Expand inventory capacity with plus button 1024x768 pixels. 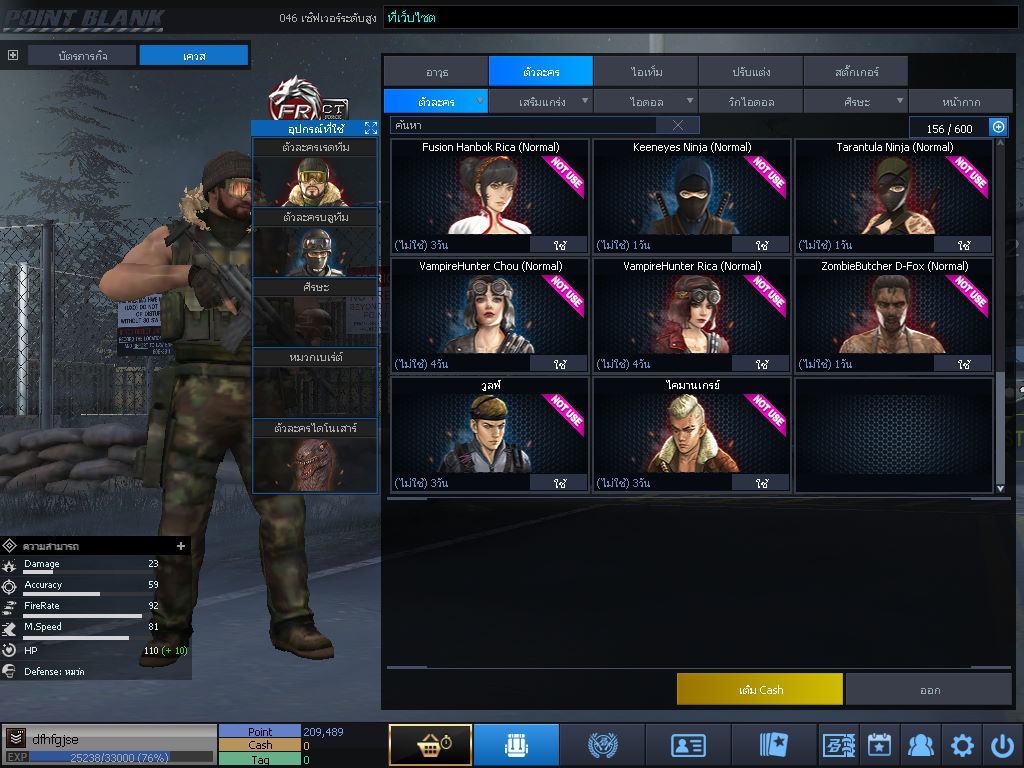click(x=998, y=127)
